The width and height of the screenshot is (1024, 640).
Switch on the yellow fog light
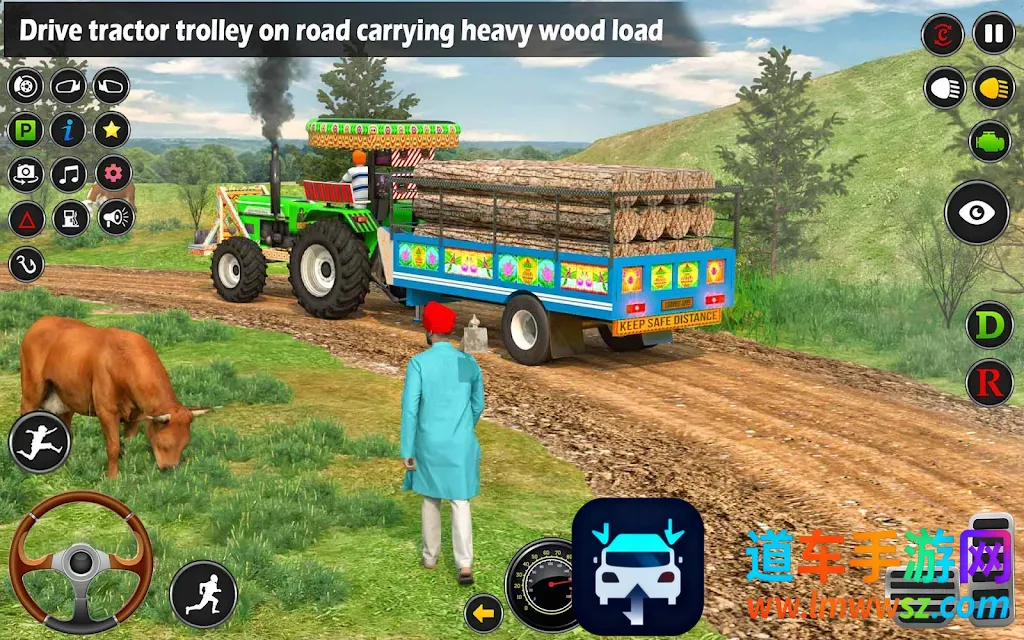(x=993, y=88)
